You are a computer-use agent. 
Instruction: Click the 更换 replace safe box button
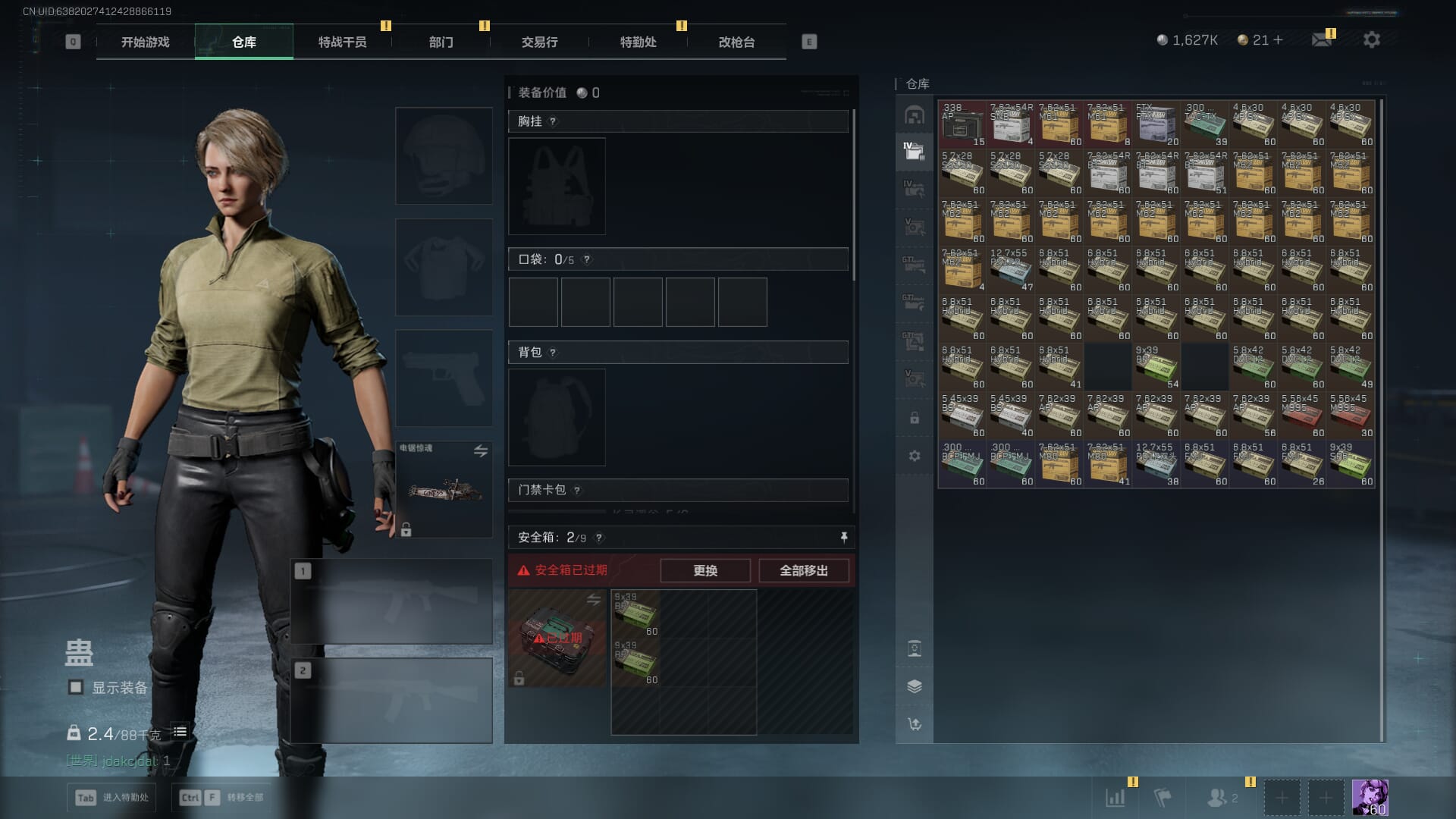704,570
